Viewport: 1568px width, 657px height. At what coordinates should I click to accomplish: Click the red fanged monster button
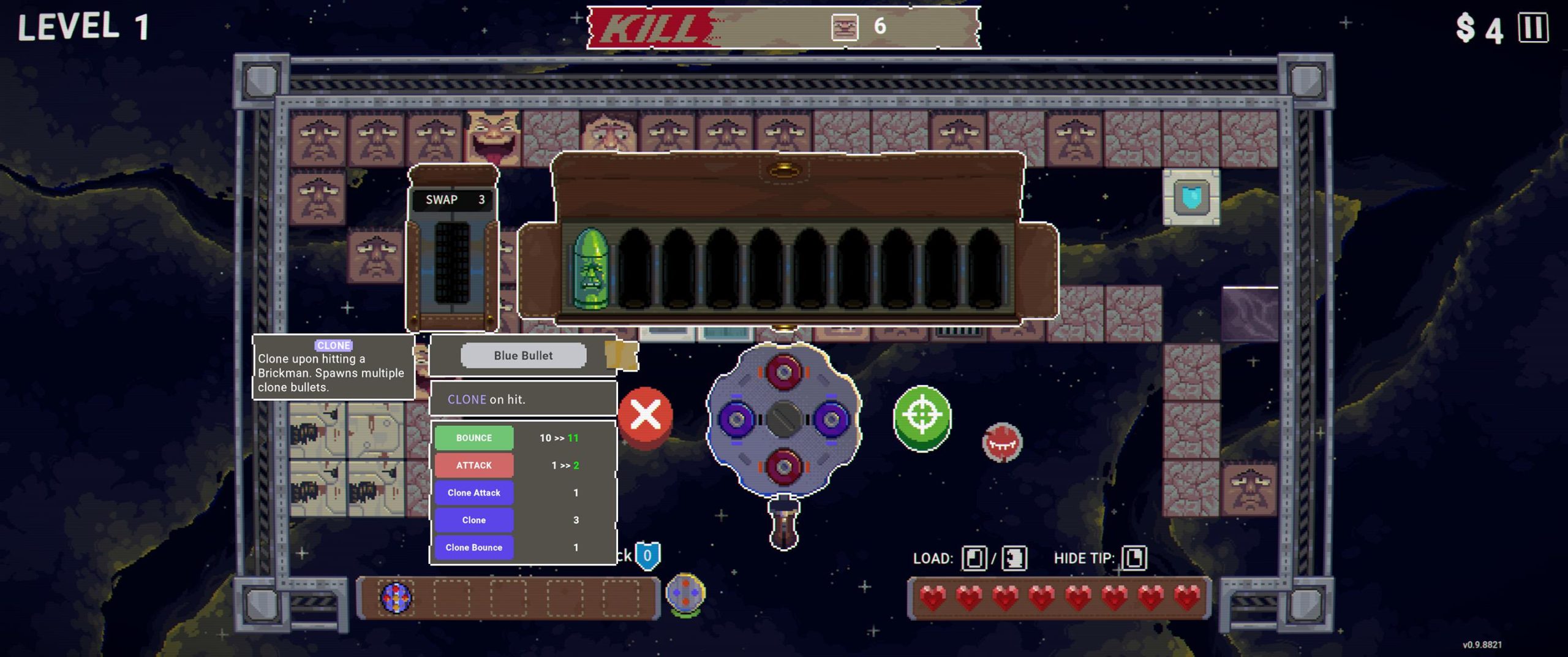tap(1002, 442)
